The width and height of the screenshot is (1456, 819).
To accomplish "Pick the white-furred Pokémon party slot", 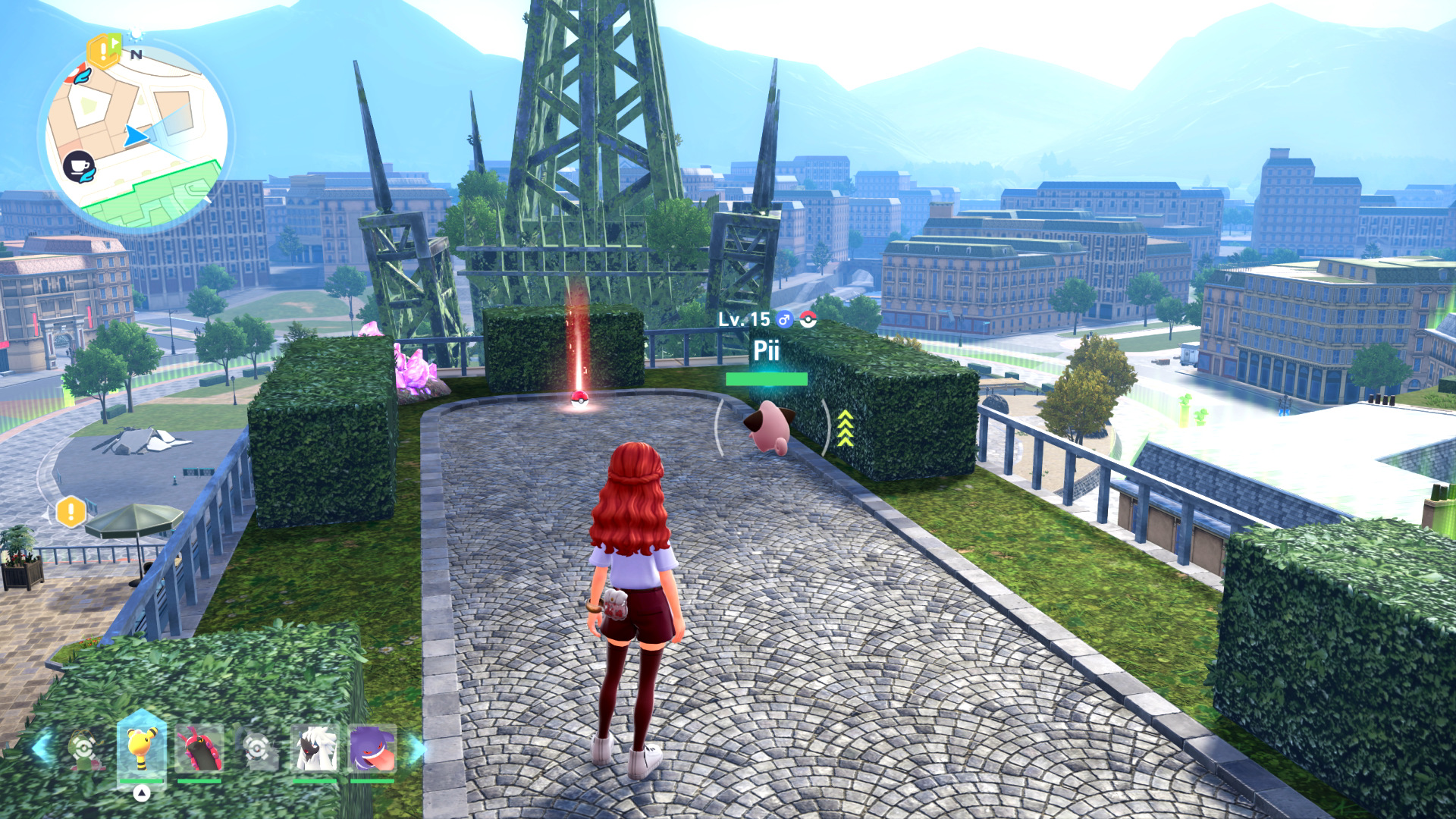I will point(314,748).
